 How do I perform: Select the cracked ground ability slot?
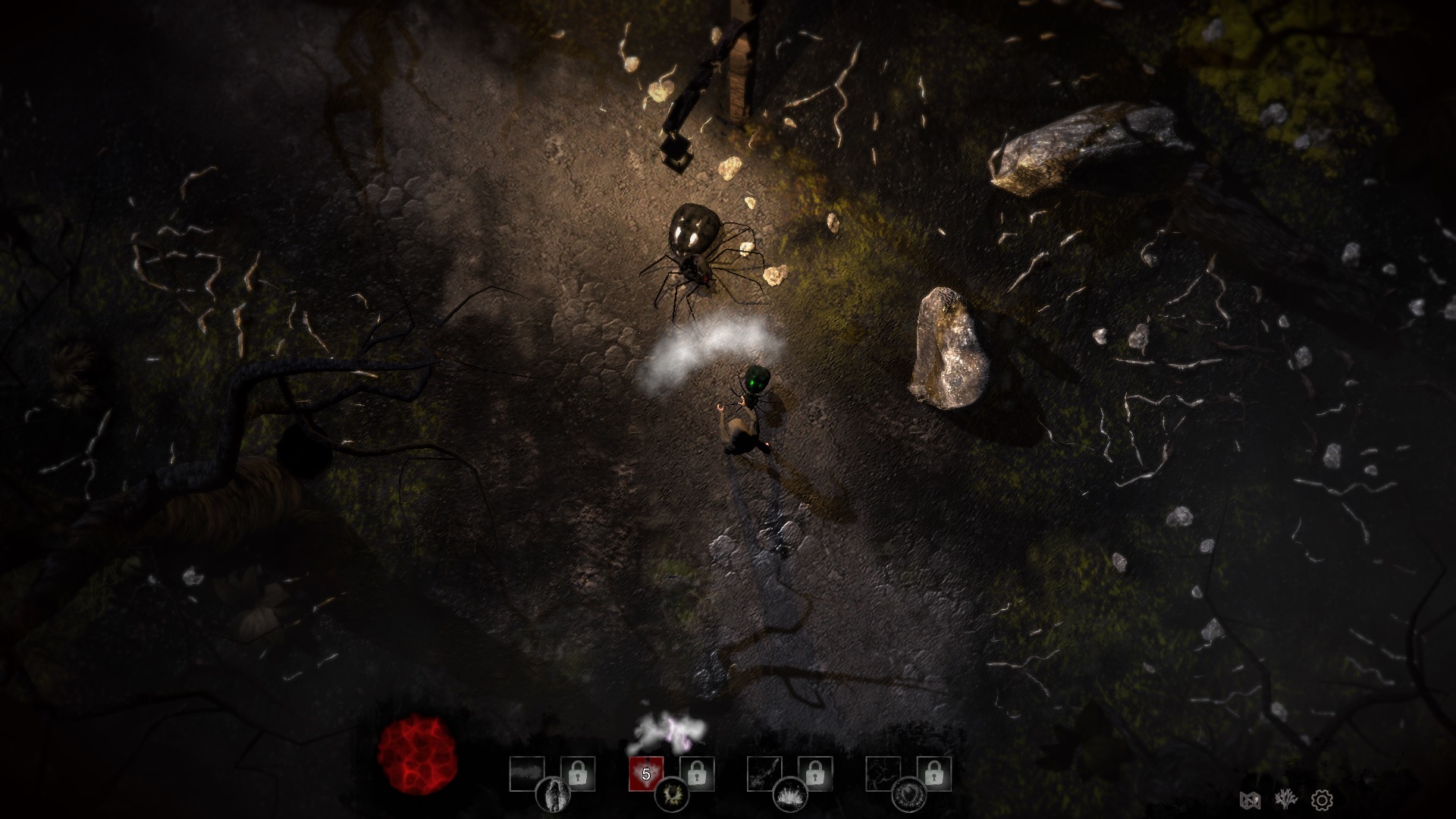coord(883,773)
